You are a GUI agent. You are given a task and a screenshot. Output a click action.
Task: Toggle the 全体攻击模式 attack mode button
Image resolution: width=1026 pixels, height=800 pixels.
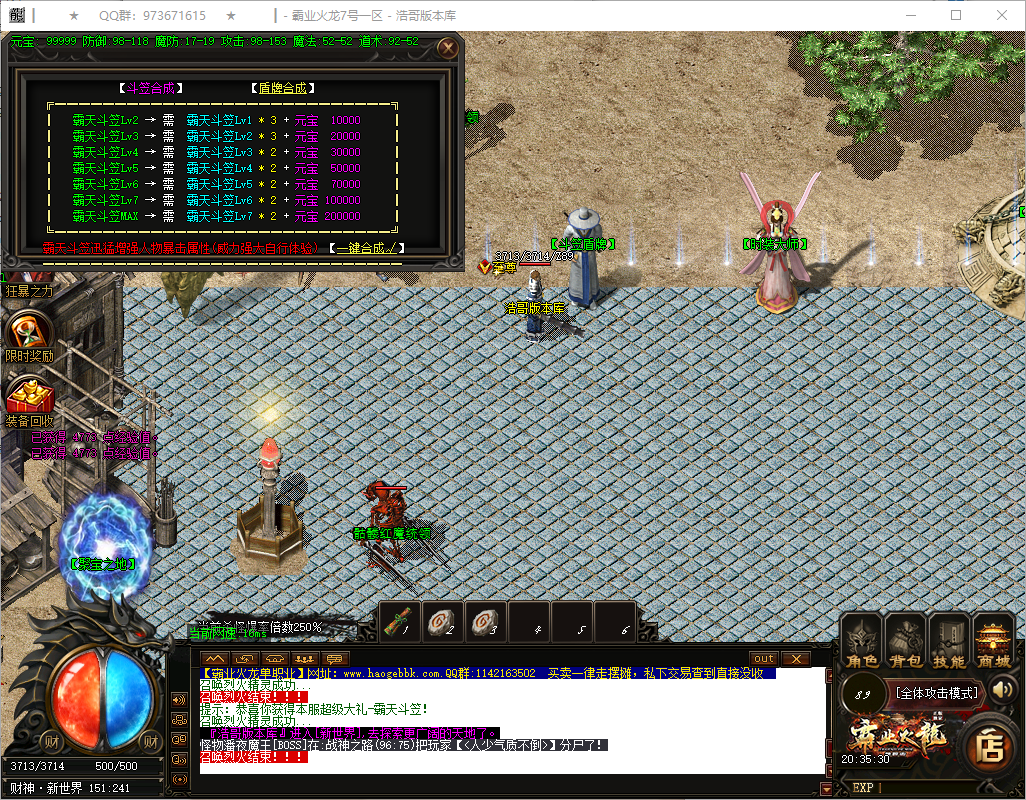click(x=936, y=692)
